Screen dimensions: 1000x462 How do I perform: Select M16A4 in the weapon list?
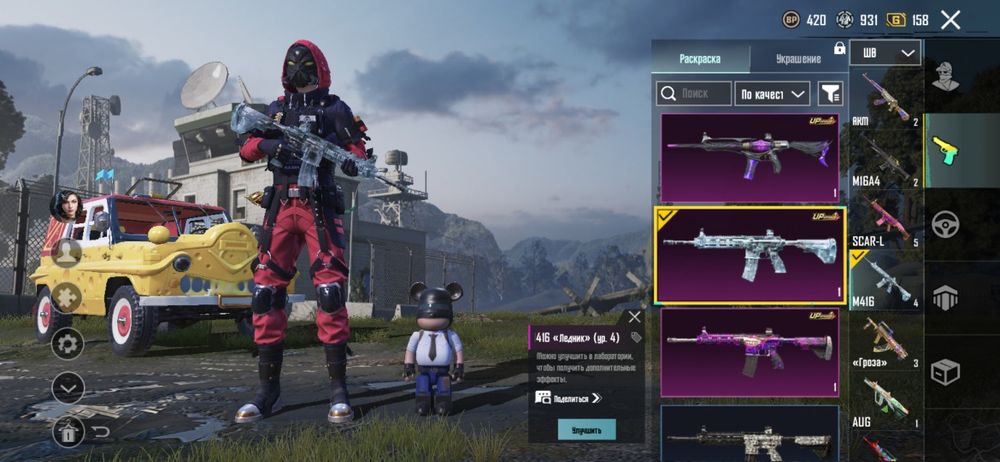[x=885, y=163]
